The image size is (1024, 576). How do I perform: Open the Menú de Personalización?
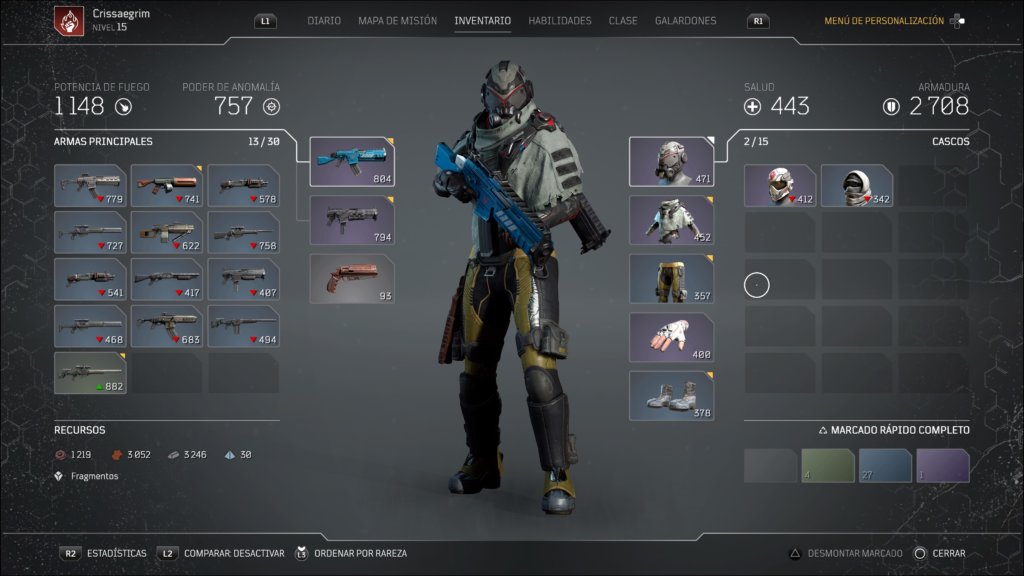(884, 21)
